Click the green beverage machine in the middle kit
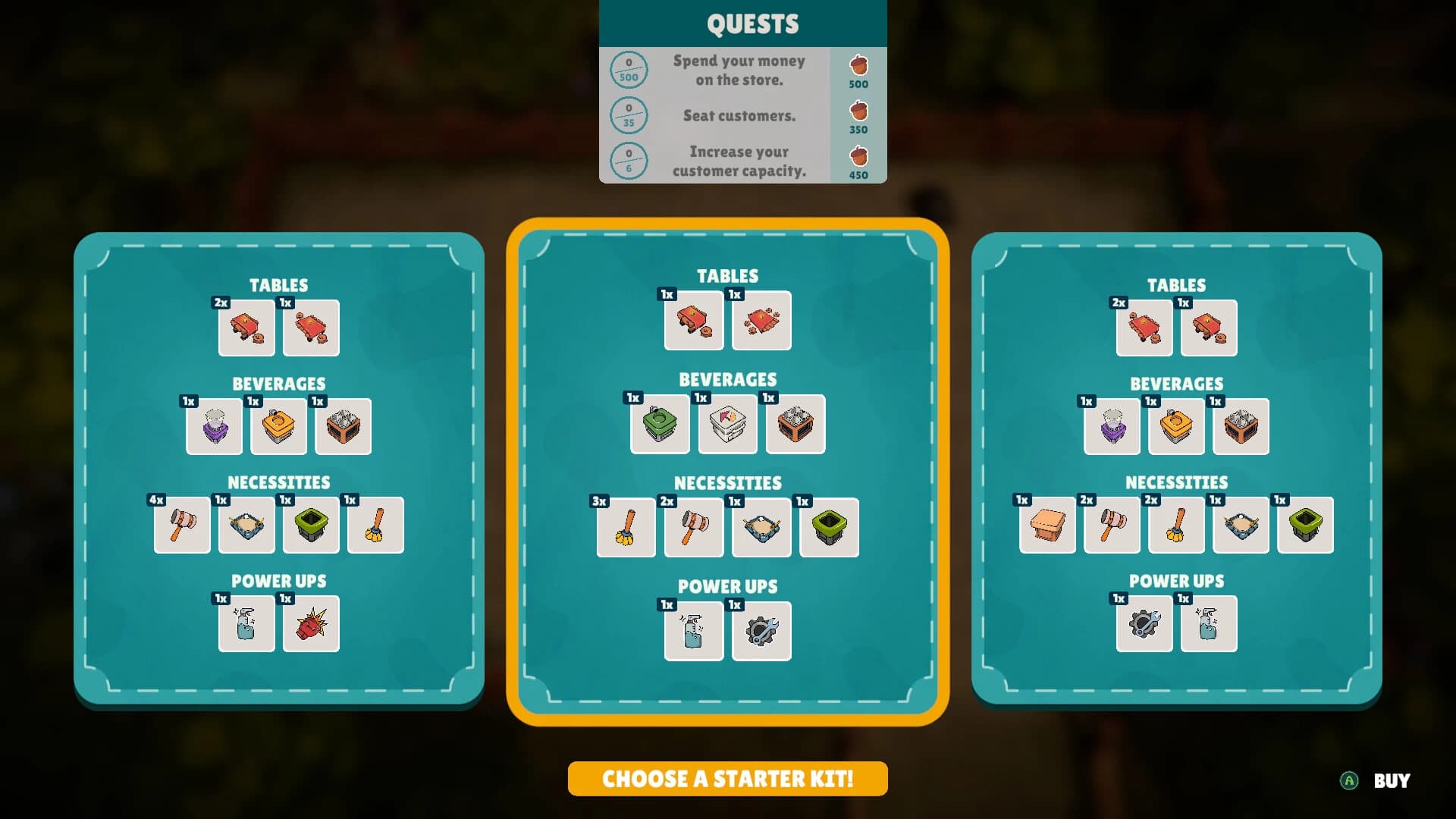 [660, 424]
